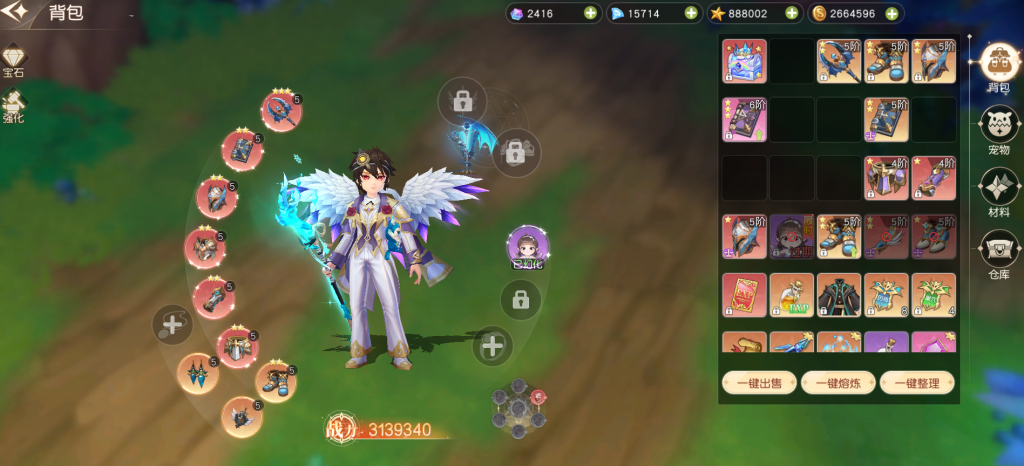Select the equipped staff weapon slot
The width and height of the screenshot is (1024, 466).
tap(281, 111)
